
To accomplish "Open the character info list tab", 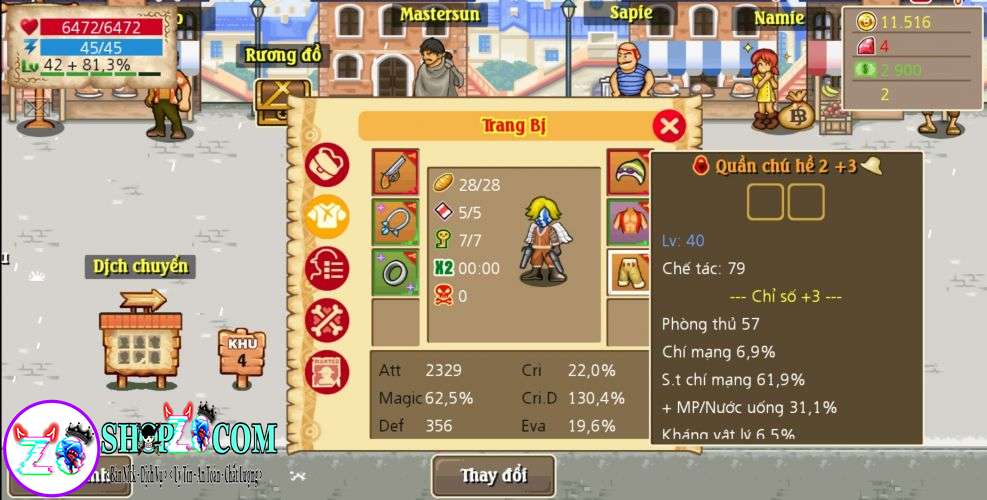I will (x=327, y=268).
